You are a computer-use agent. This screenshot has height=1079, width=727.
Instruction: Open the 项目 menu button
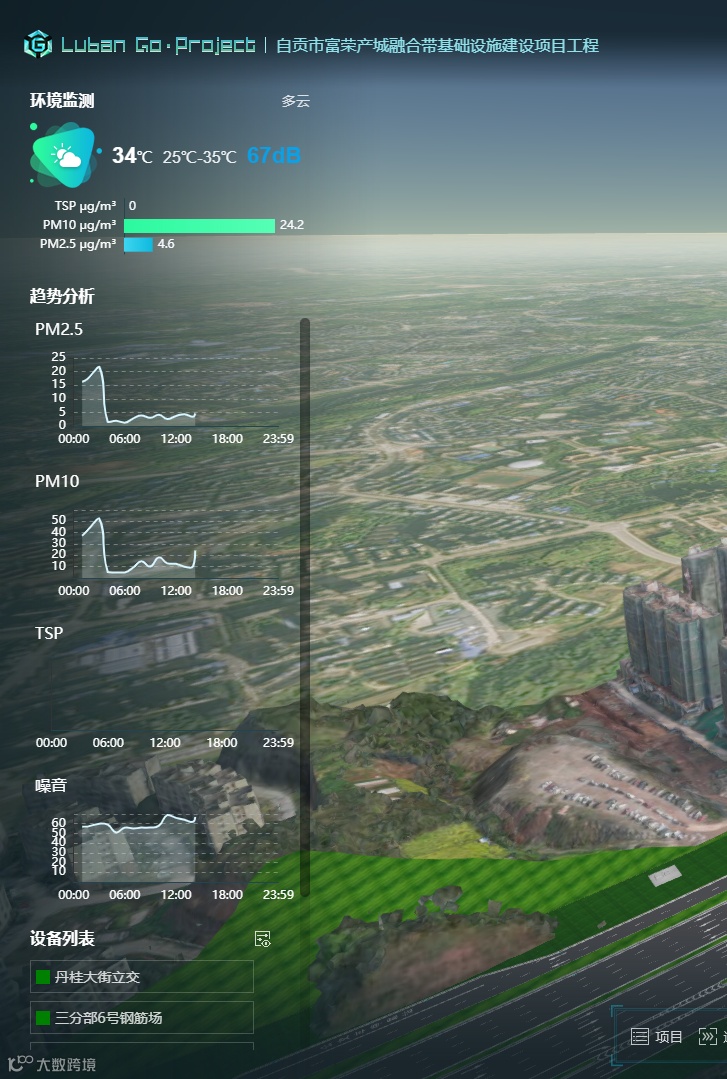pos(657,1037)
